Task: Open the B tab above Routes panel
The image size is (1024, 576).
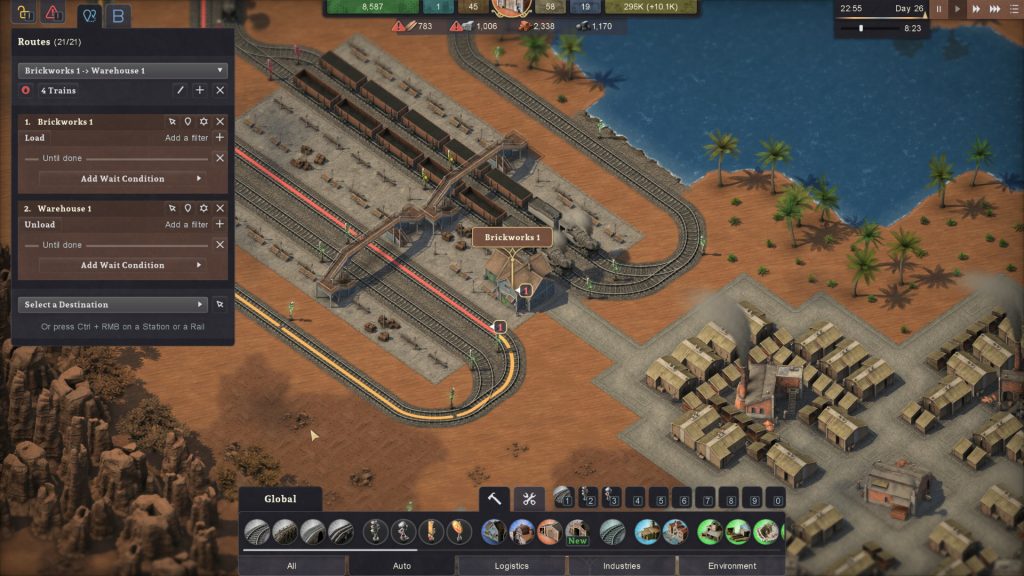Action: click(x=119, y=16)
